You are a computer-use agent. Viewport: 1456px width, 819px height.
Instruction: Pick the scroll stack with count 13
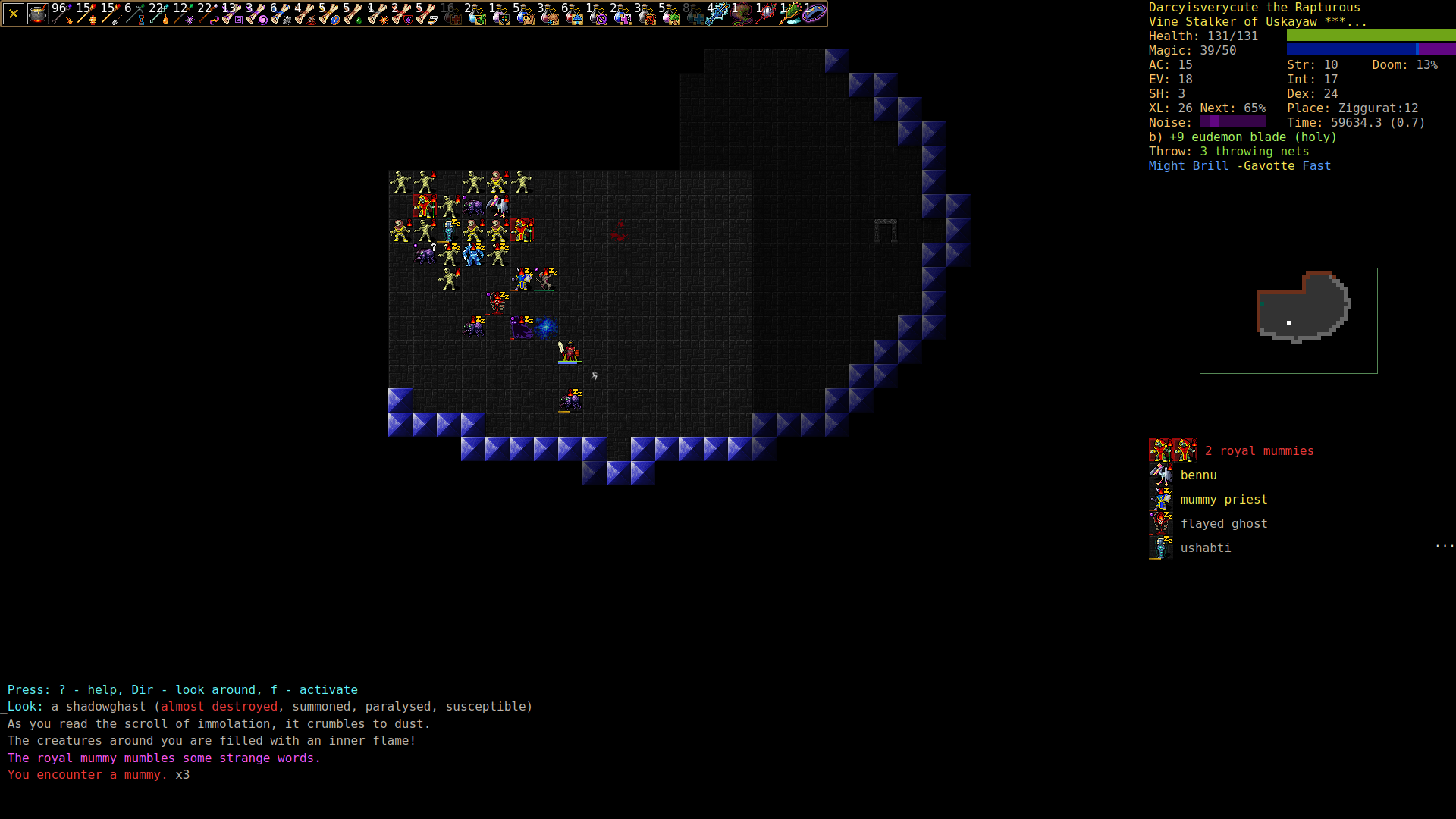tap(231, 14)
